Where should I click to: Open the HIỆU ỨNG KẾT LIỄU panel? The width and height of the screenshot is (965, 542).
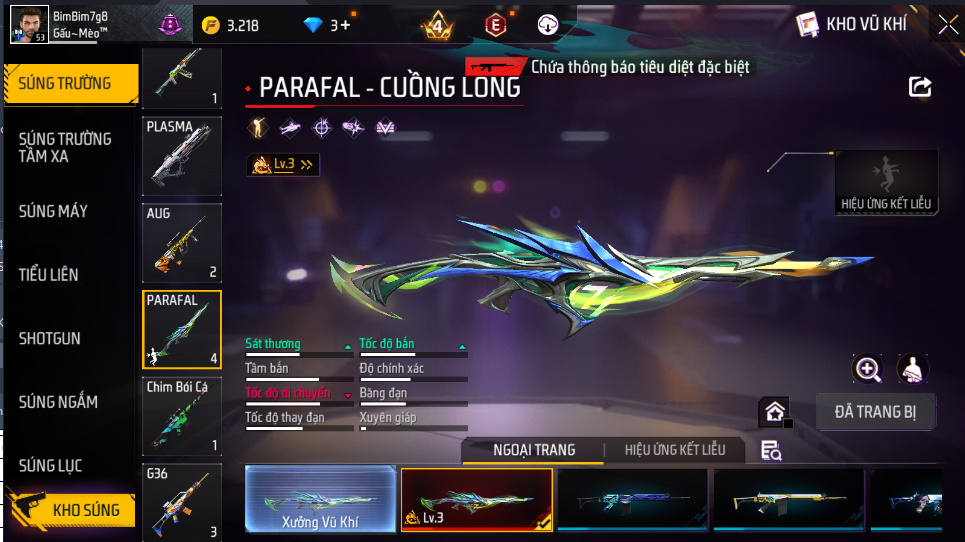pyautogui.click(x=886, y=183)
